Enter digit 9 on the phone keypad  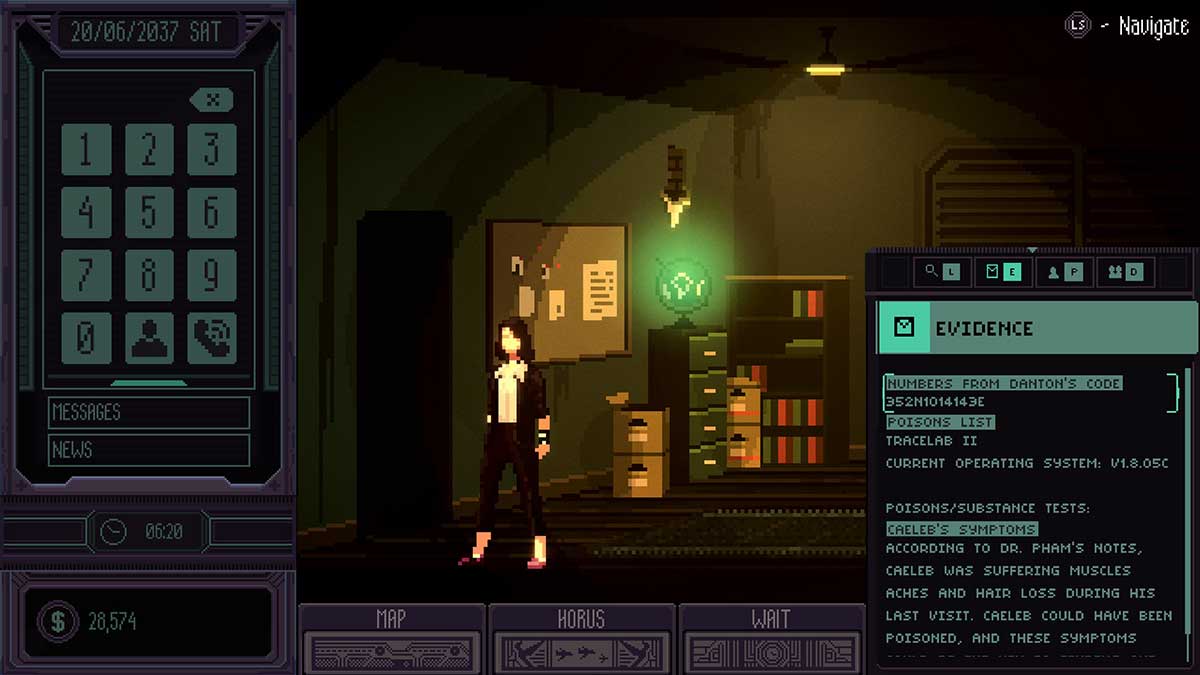pos(212,275)
